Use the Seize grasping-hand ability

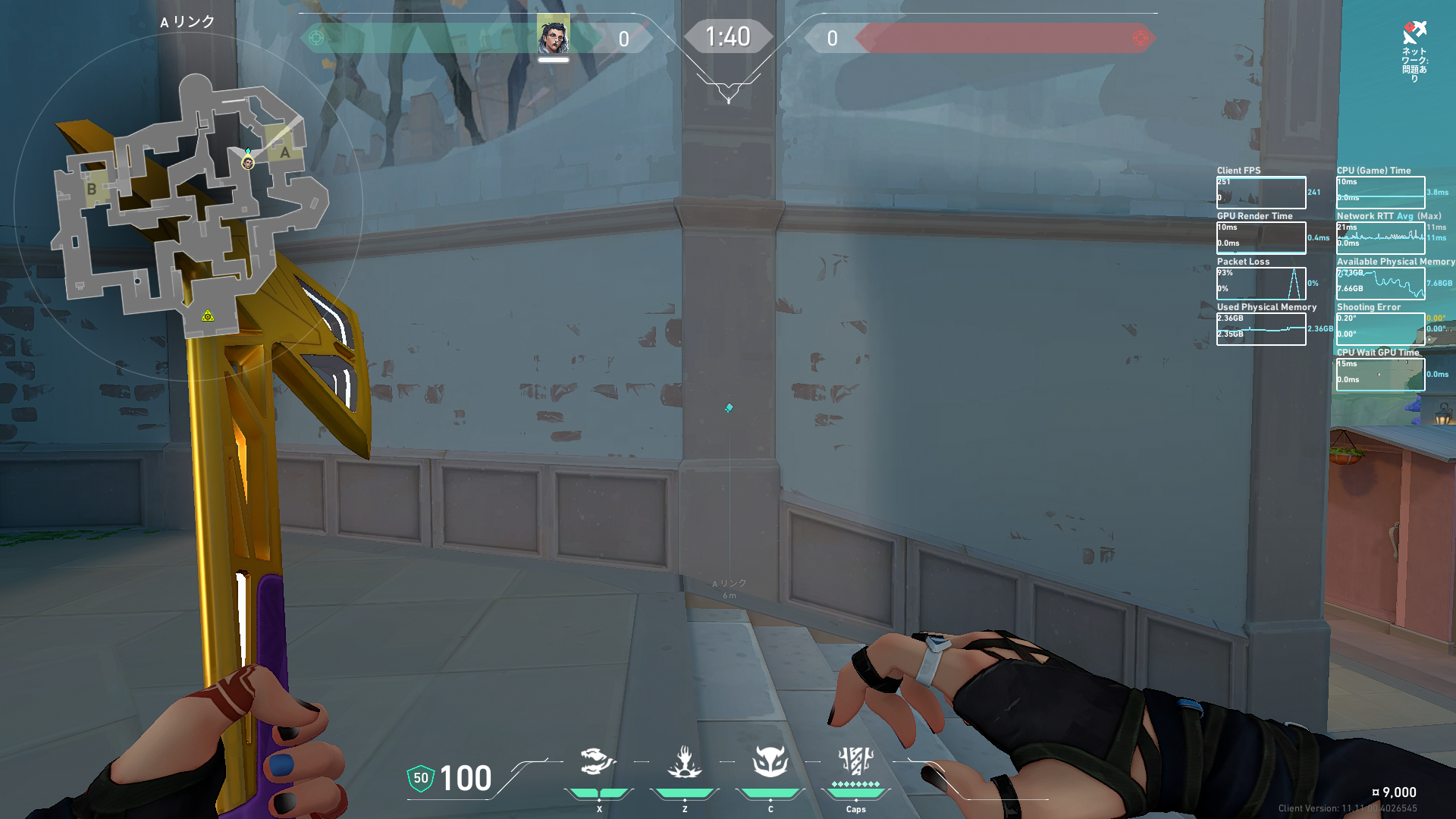pyautogui.click(x=684, y=761)
